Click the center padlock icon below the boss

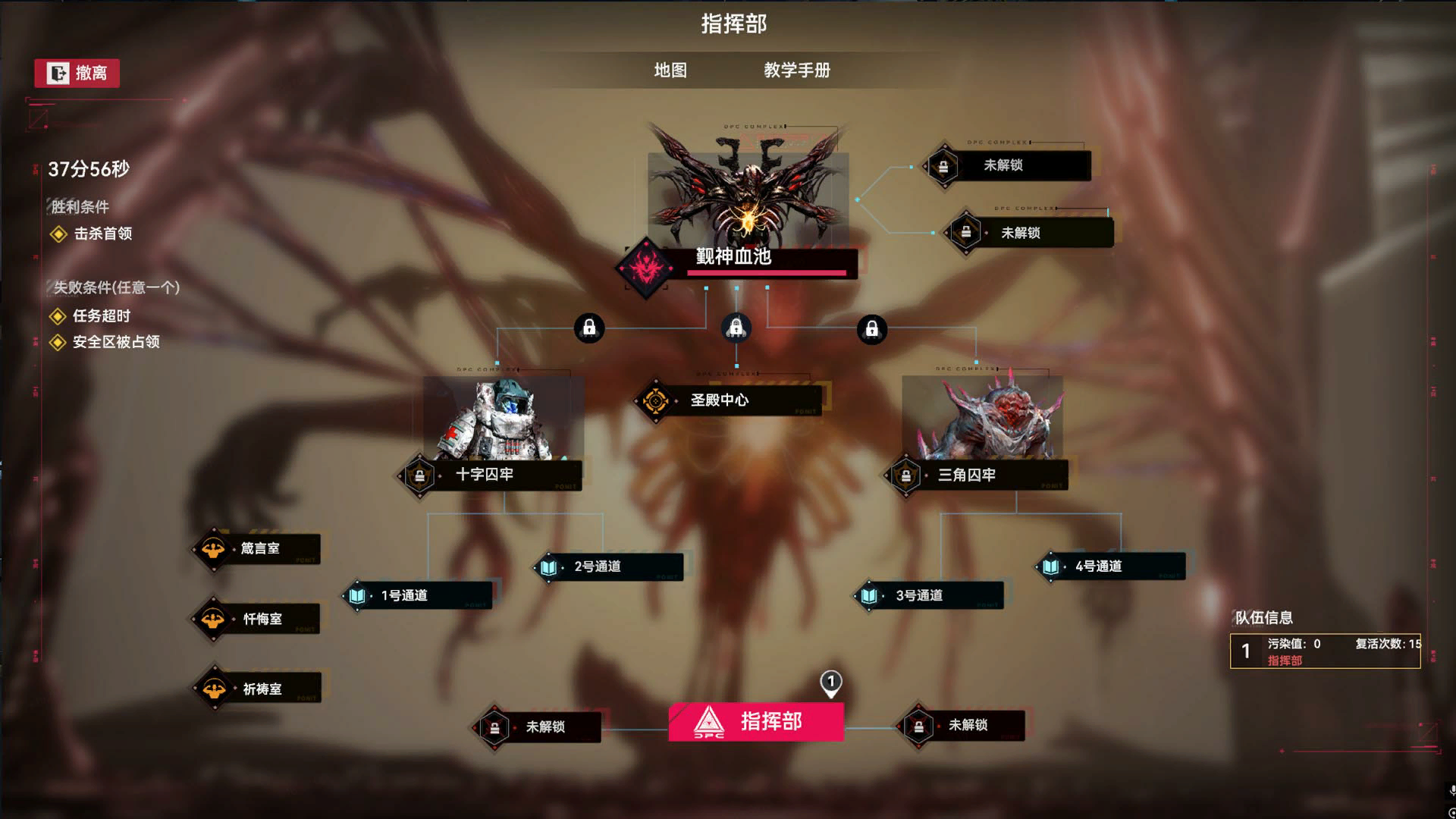click(x=736, y=326)
